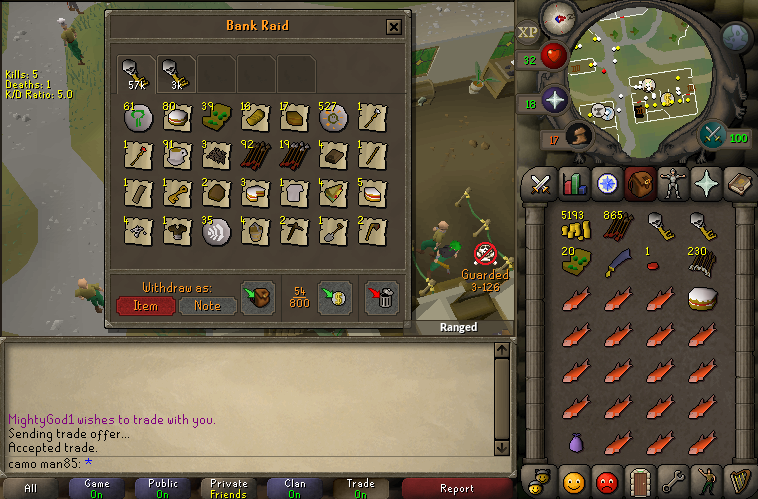Open the Combat Options tab
The height and width of the screenshot is (499, 758).
click(x=540, y=184)
